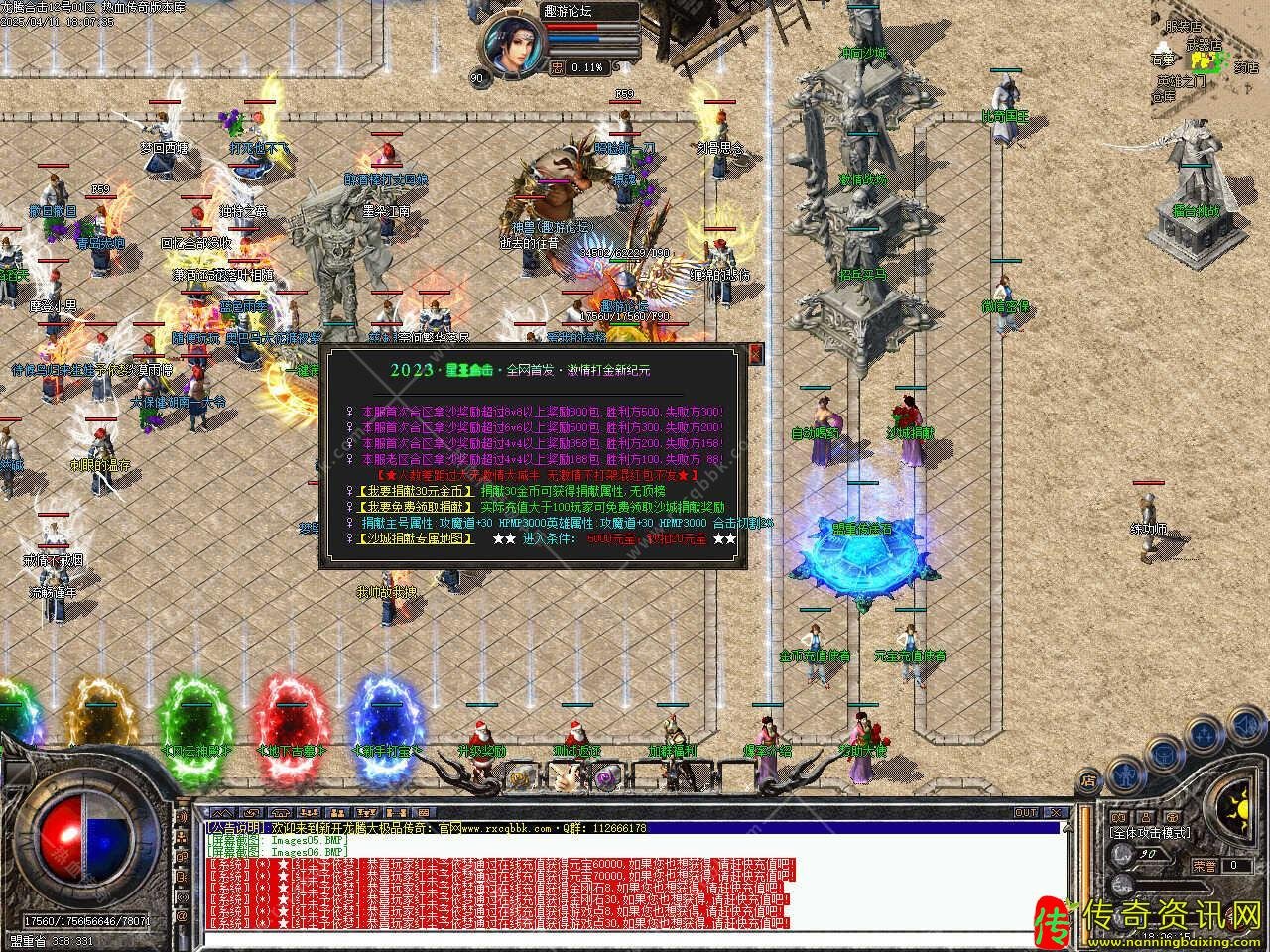Viewport: 1270px width, 952px height.
Task: Switch the 全体攻击模式 attack mode label
Action: pyautogui.click(x=1151, y=833)
